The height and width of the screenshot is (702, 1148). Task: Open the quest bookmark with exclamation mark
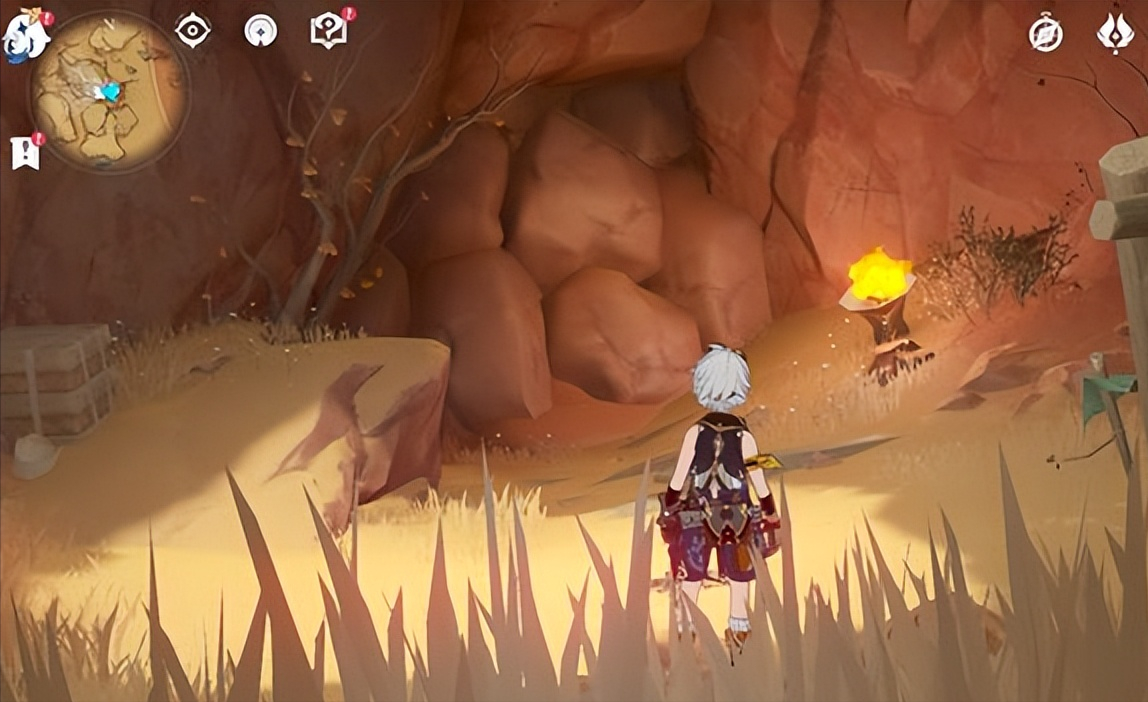26,153
